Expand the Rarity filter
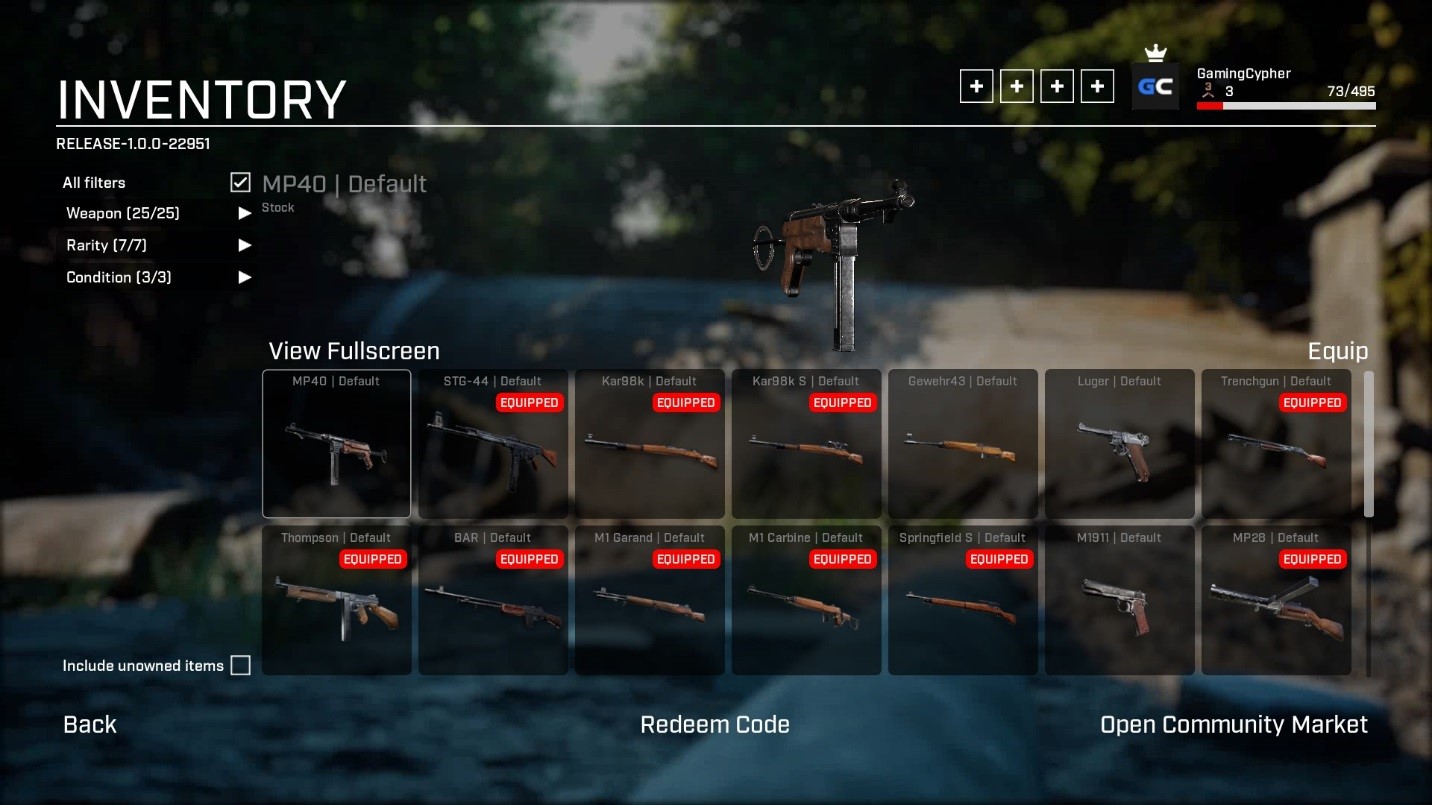Image resolution: width=1432 pixels, height=805 pixels. click(244, 245)
